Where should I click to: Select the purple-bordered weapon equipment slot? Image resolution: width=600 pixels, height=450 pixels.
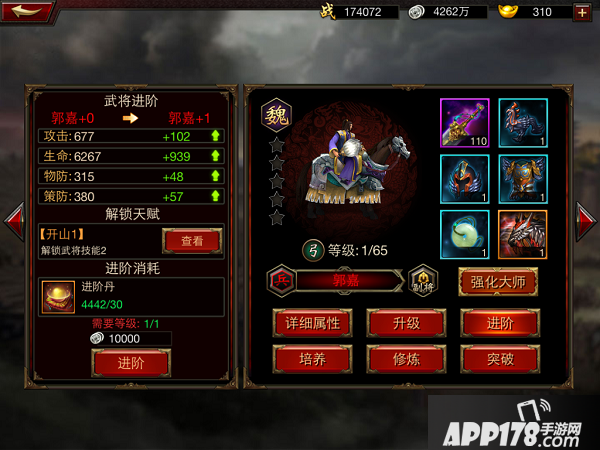(465, 122)
